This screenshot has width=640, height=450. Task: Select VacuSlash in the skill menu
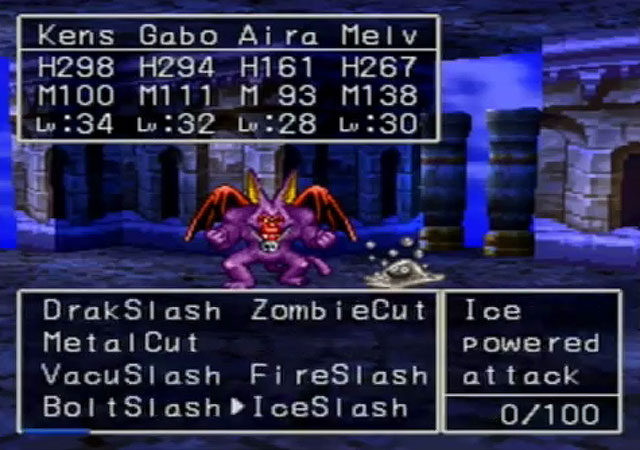[131, 376]
